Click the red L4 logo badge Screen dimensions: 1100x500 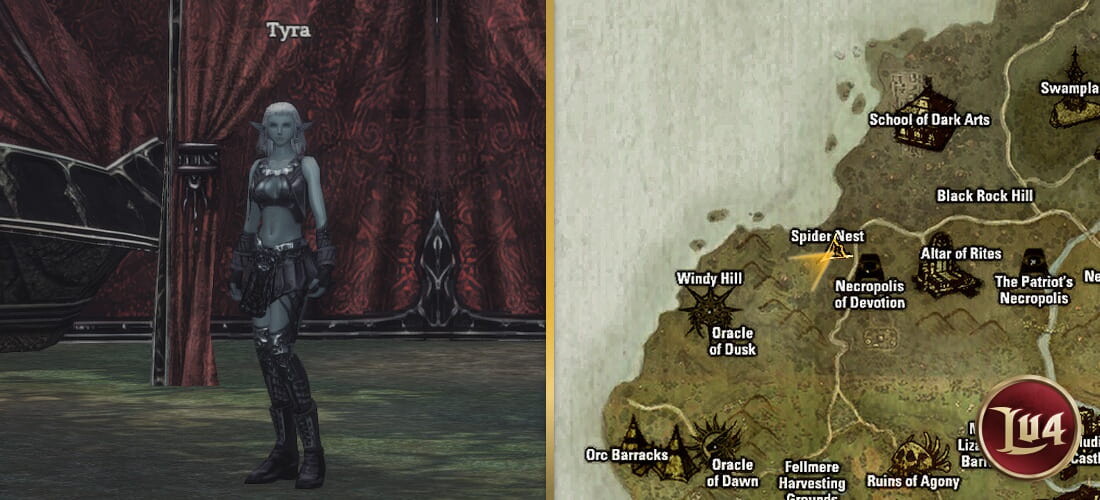(x=1030, y=425)
